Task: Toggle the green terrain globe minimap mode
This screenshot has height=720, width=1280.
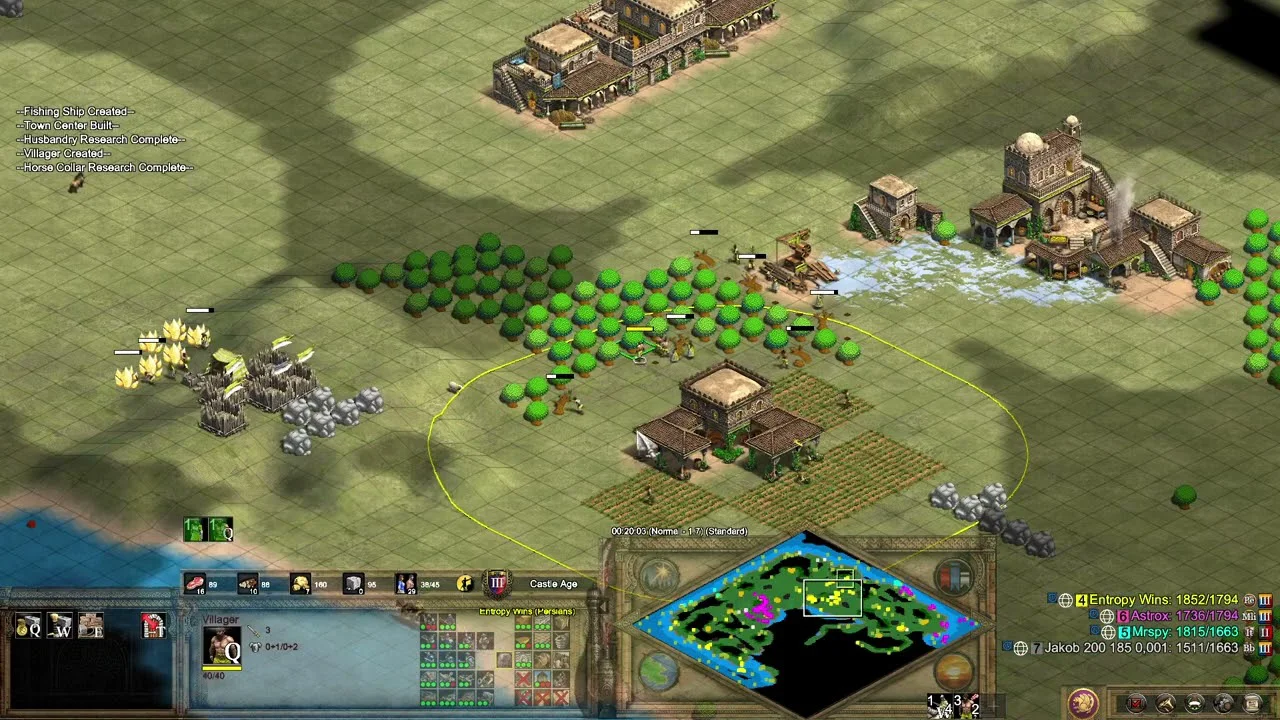Action: [658, 671]
